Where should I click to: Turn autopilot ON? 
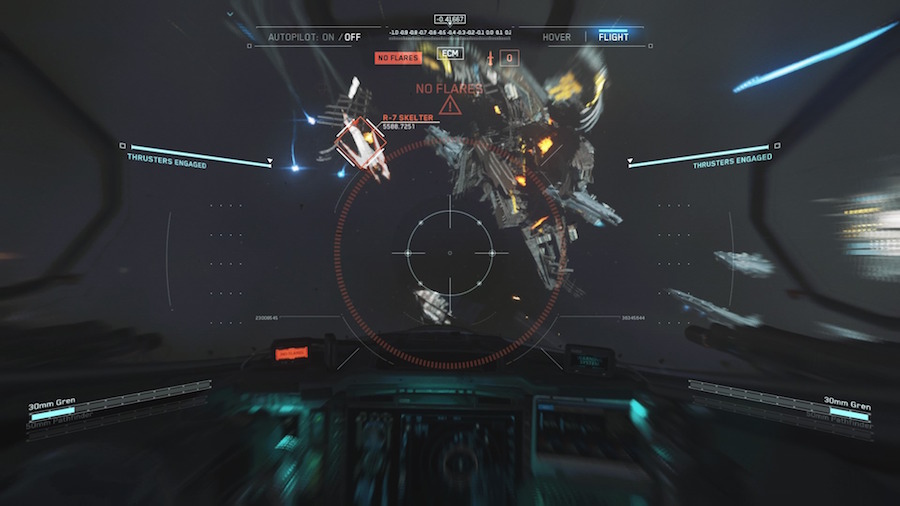[x=330, y=37]
